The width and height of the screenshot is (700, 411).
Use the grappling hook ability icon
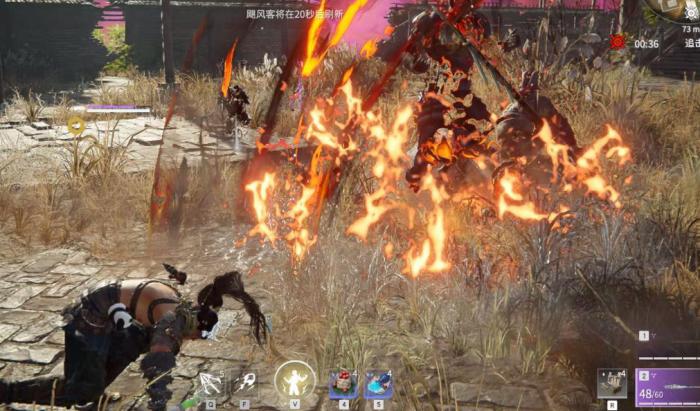(245, 383)
